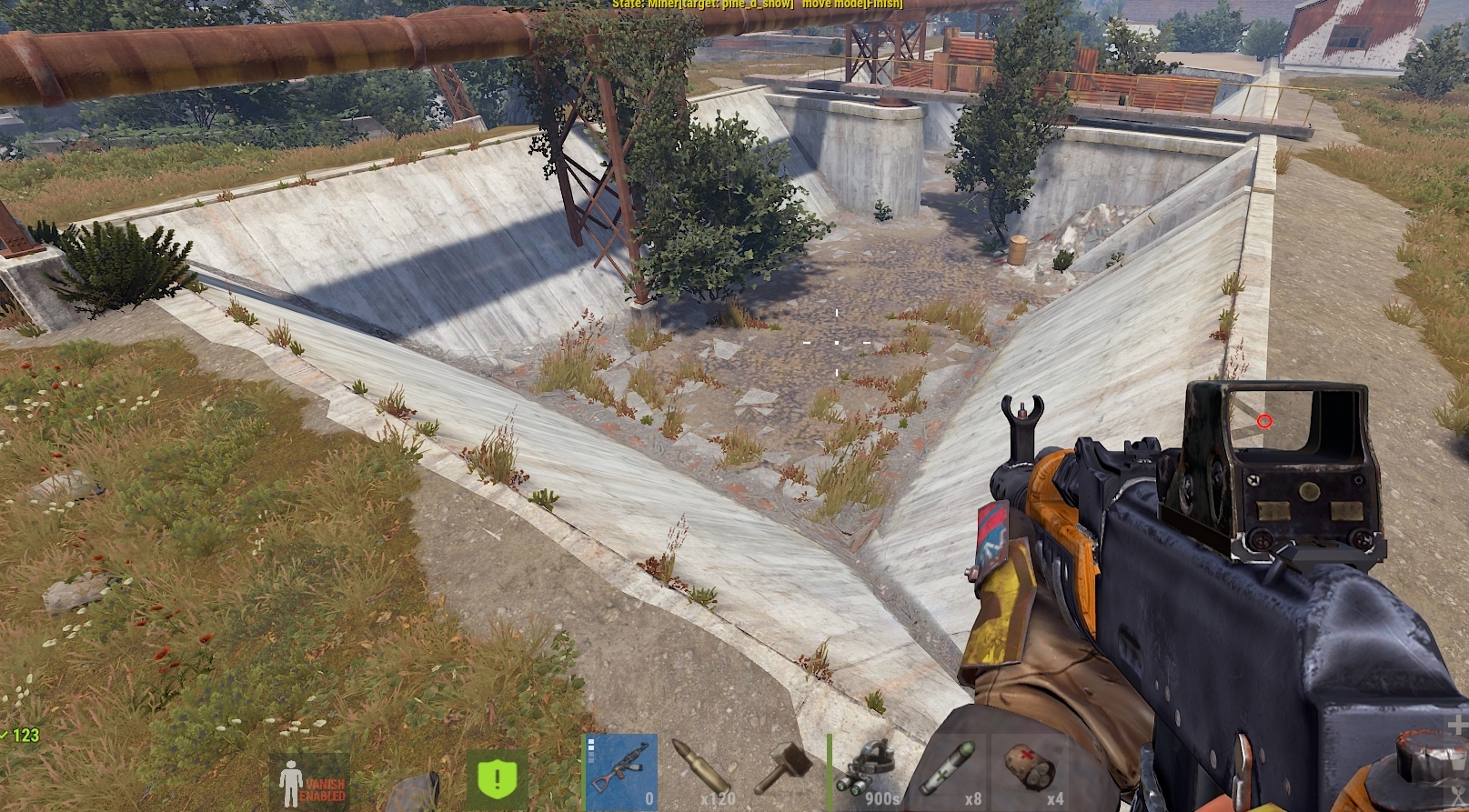Select the night vision goggles slot

(865, 772)
